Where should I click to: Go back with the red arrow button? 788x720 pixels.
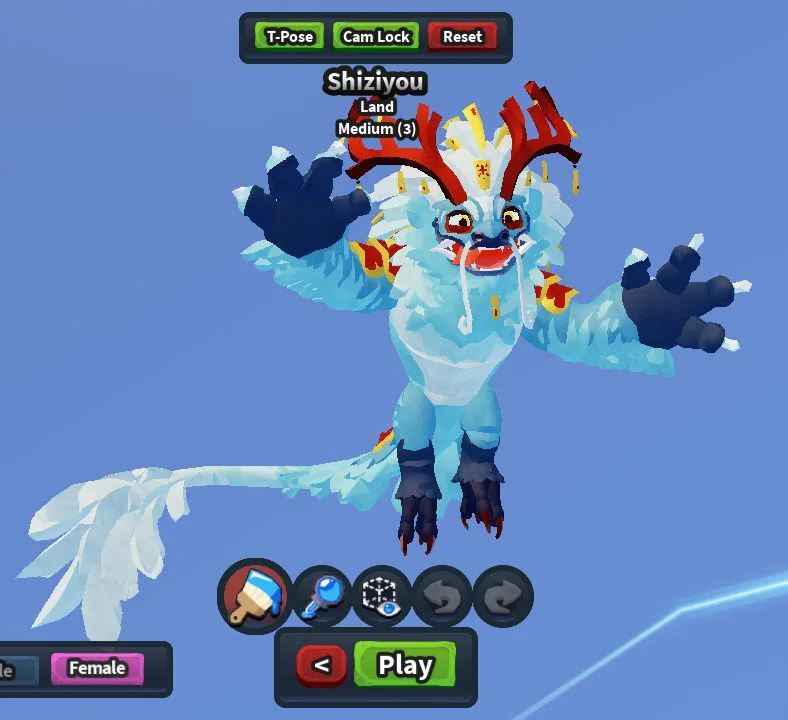[322, 666]
